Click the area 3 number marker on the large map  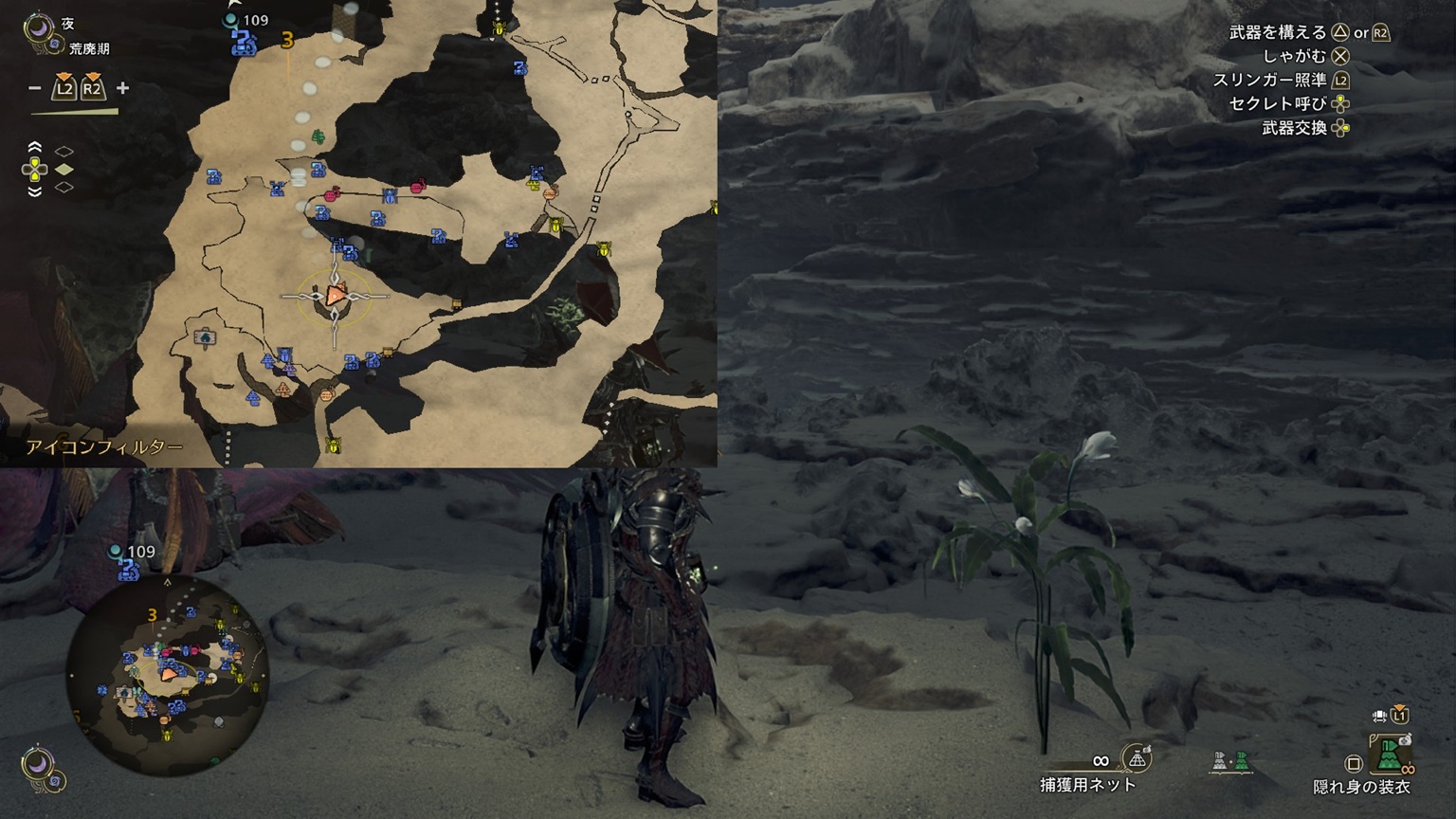pos(287,41)
